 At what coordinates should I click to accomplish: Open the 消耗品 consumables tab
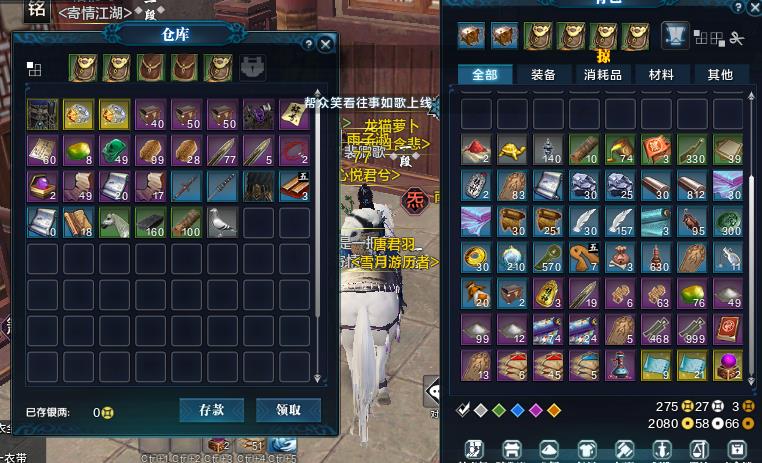click(603, 75)
